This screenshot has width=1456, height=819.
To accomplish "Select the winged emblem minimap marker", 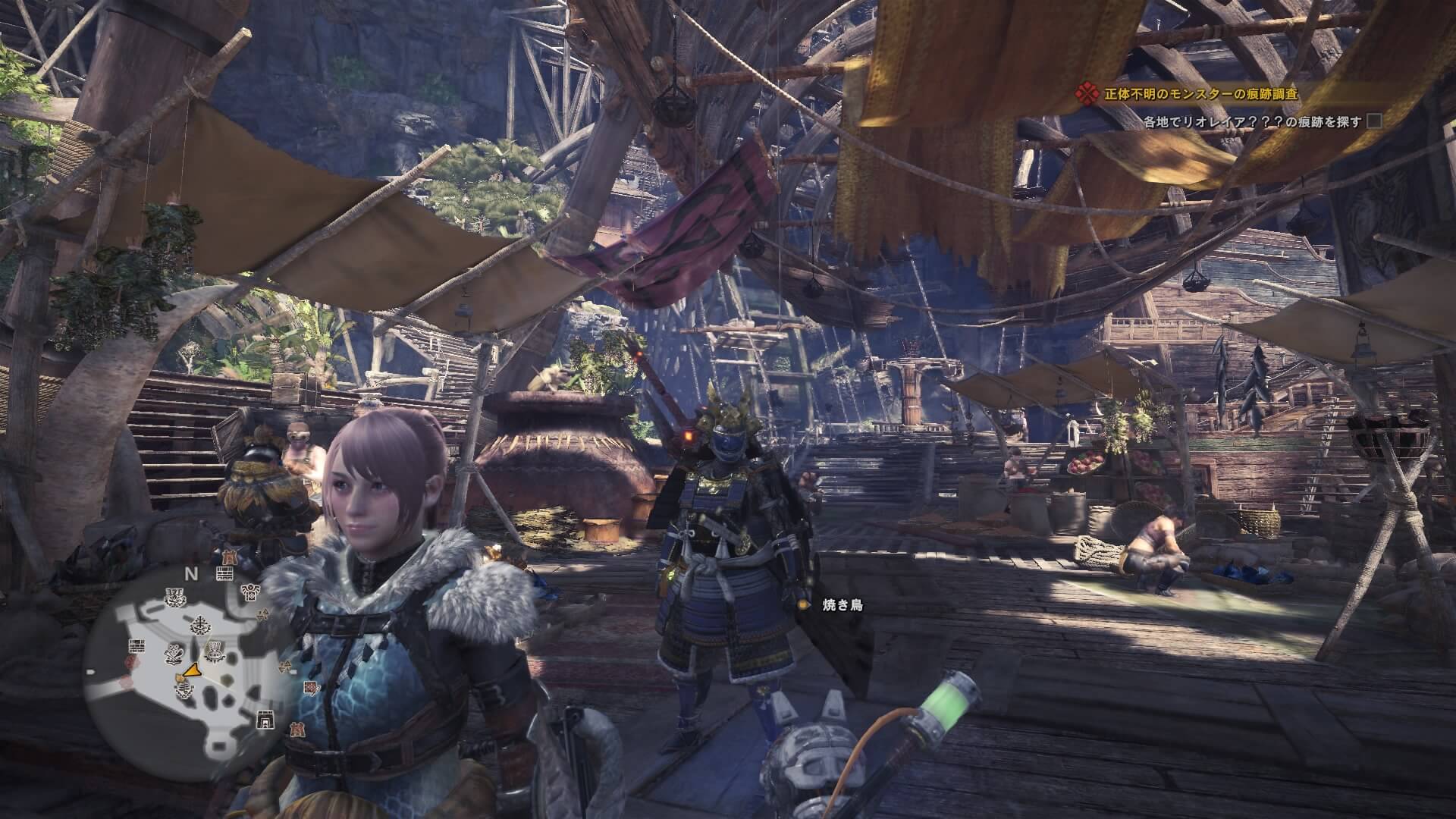I will (x=249, y=592).
